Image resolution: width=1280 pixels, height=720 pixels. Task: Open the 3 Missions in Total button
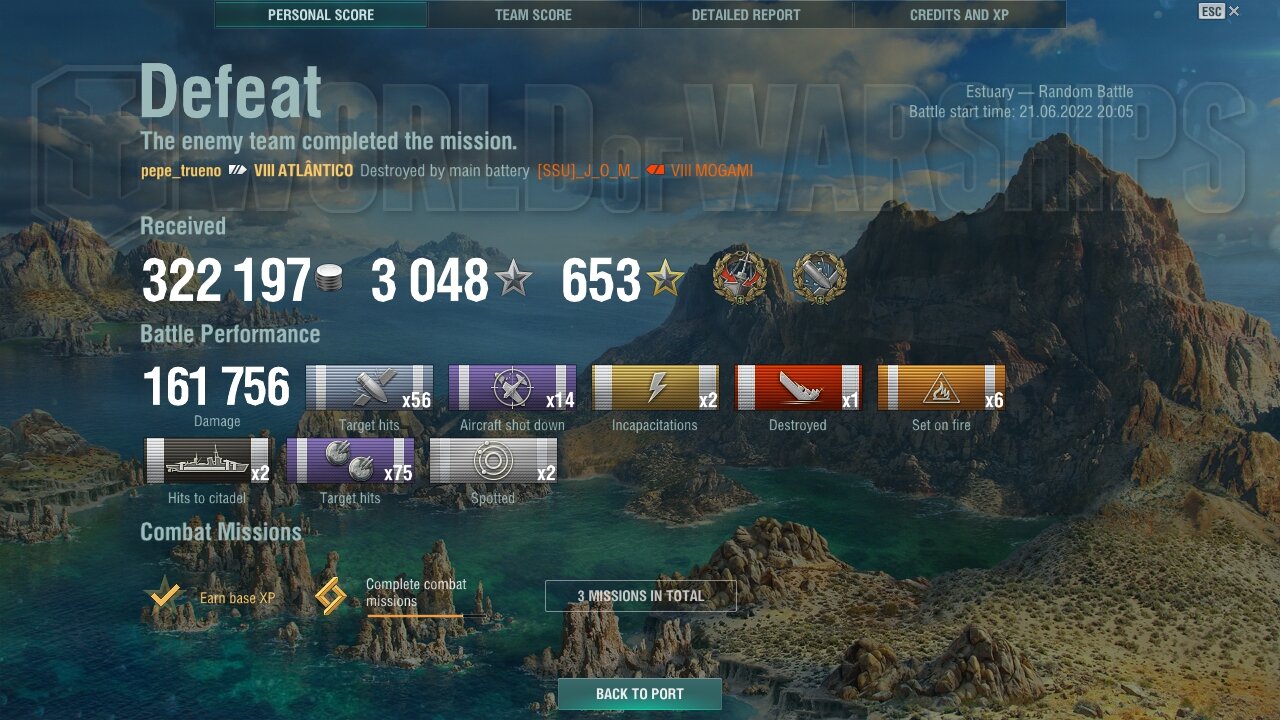point(641,596)
